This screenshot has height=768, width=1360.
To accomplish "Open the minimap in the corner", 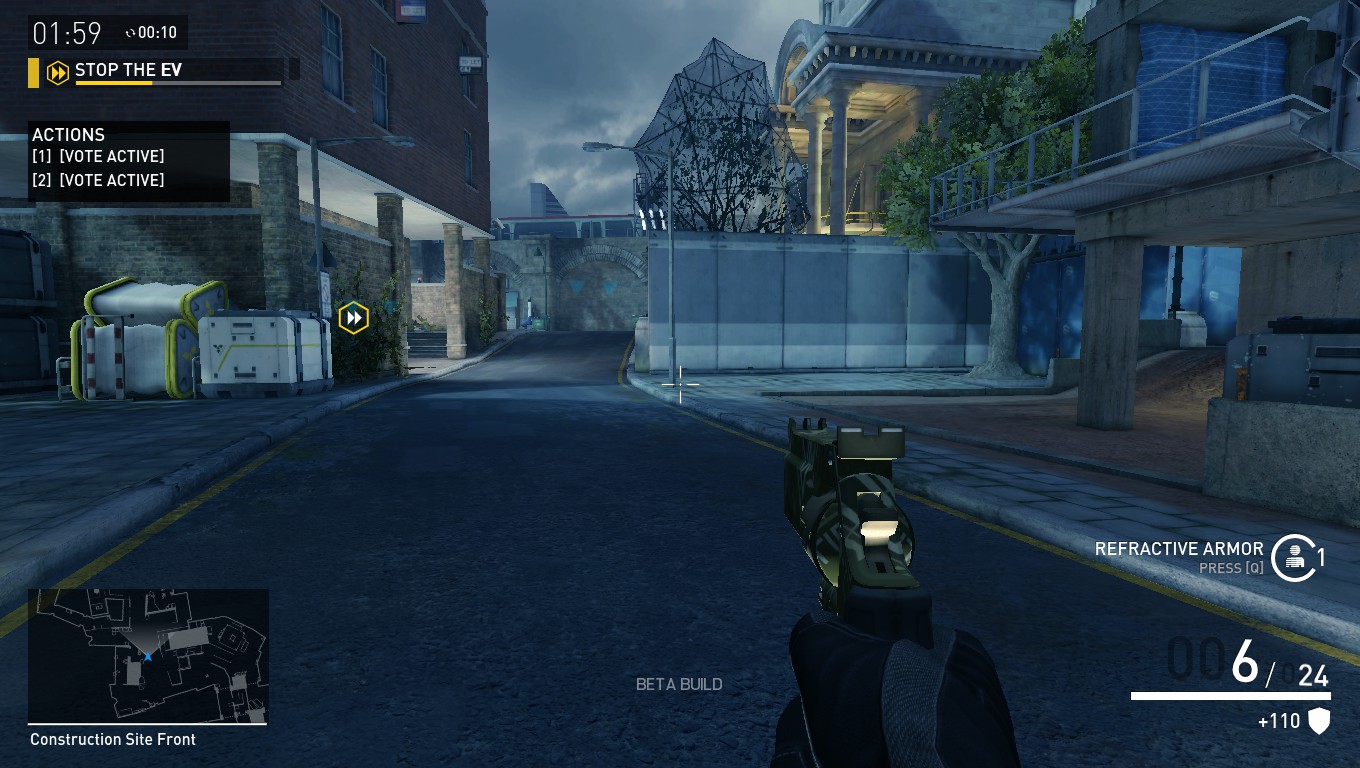I will pos(148,655).
